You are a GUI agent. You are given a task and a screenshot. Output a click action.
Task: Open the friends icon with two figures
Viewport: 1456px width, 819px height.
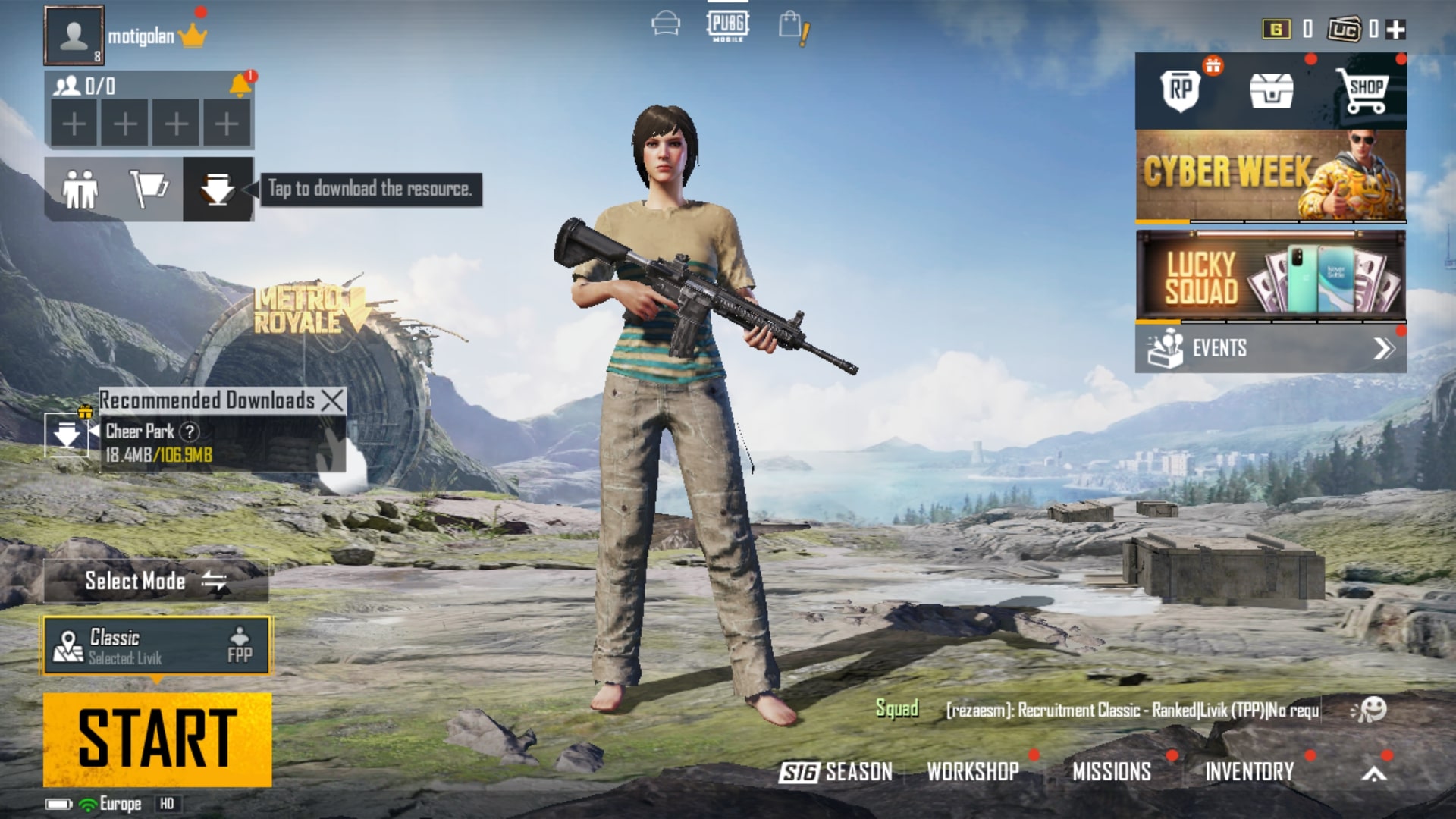tap(80, 189)
